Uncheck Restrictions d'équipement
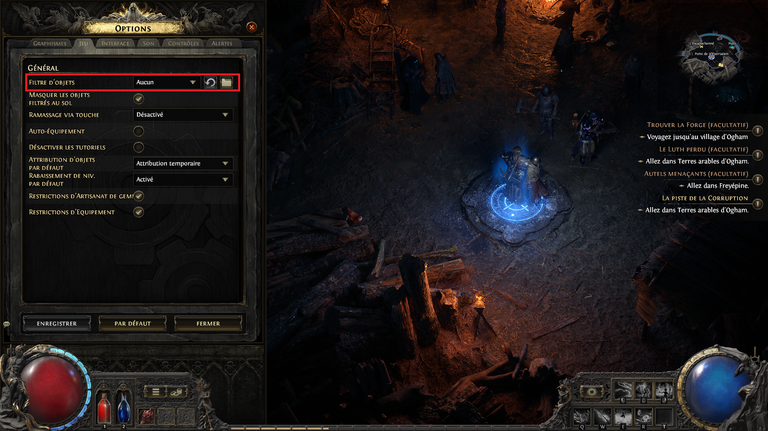 (139, 212)
